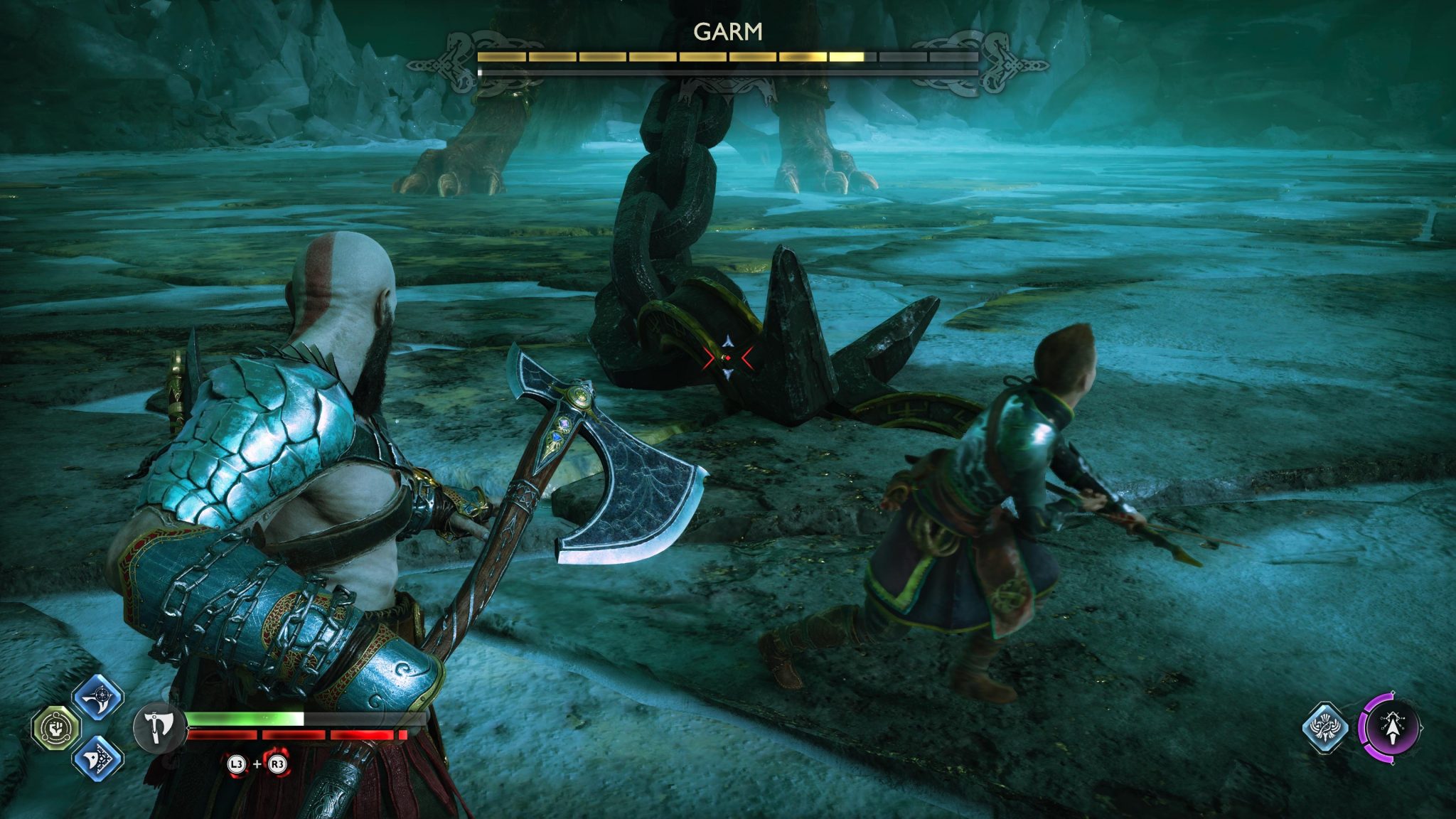Click the first segment of Garm's yellow health bar
Image resolution: width=1456 pixels, height=819 pixels.
(502, 55)
